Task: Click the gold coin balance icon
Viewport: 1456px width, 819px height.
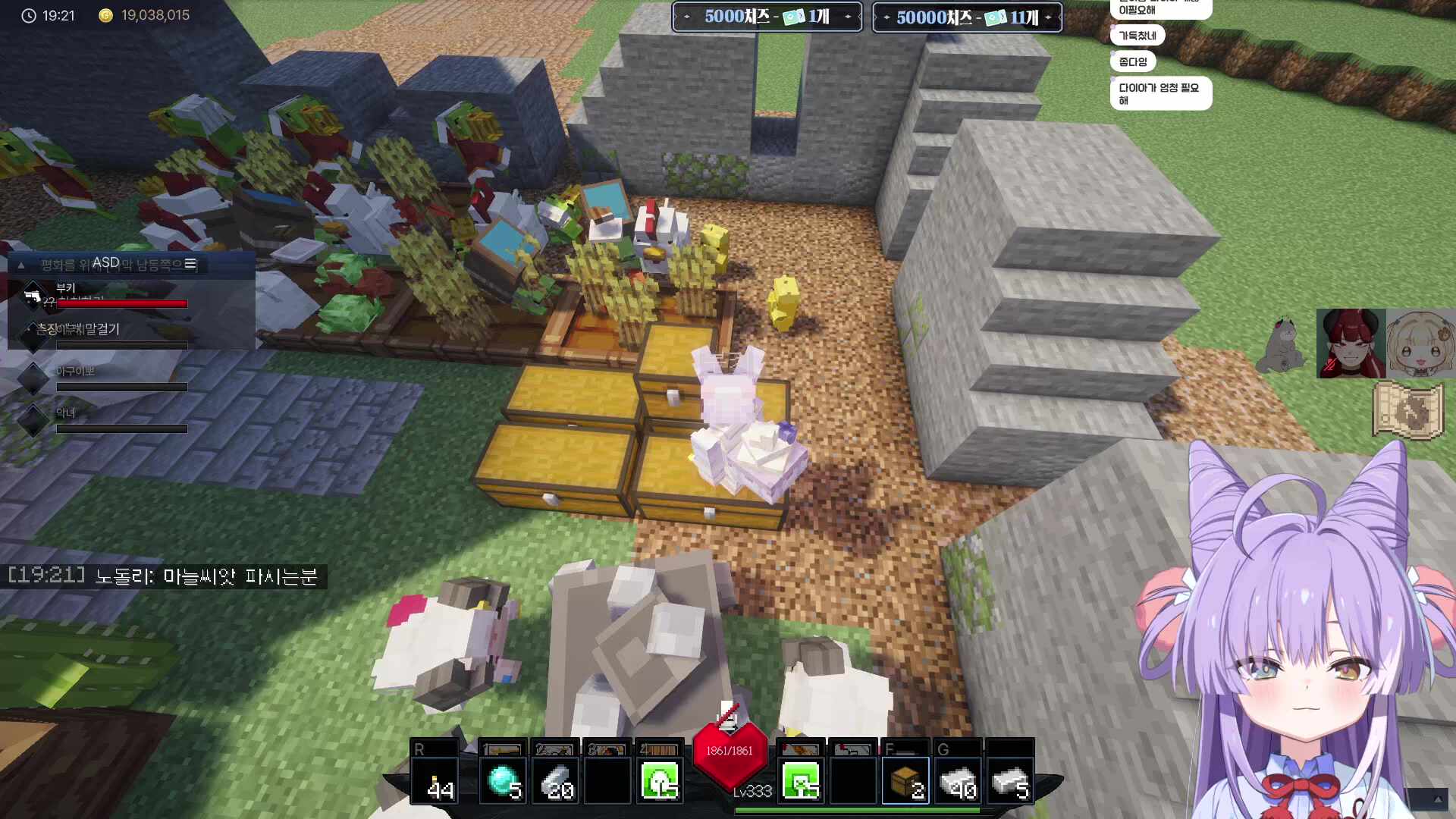Action: 106,15
